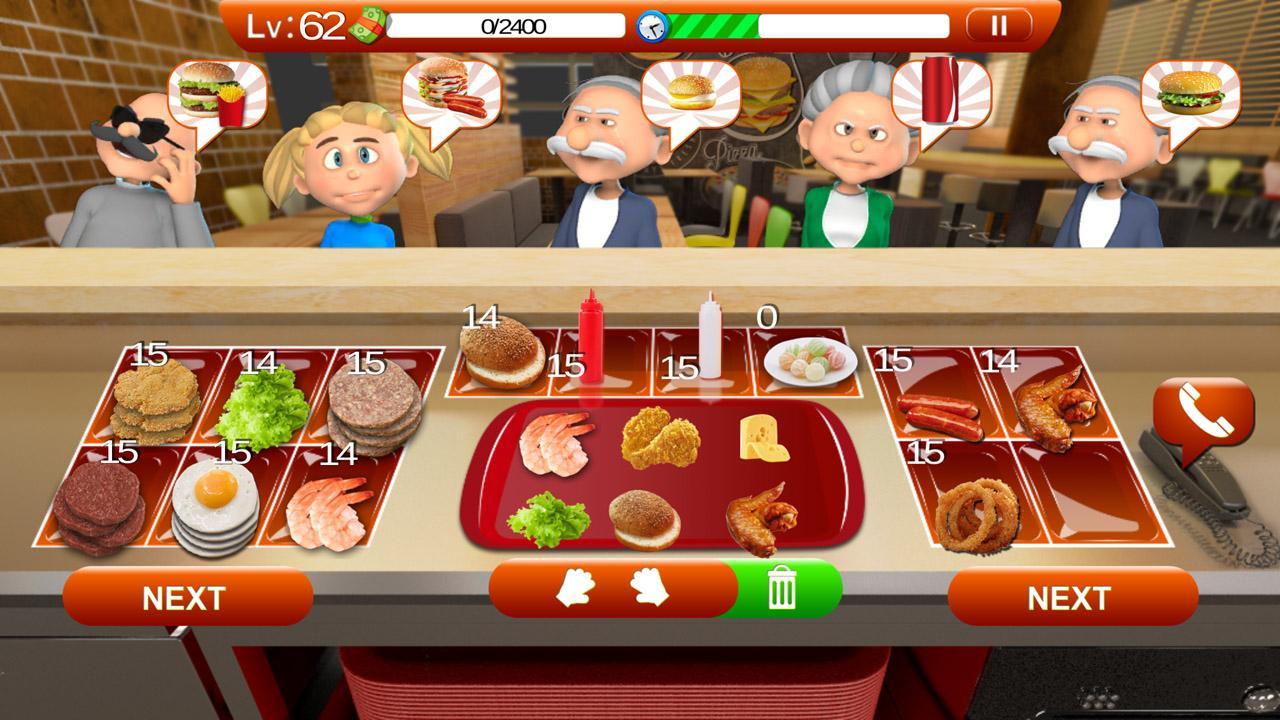The width and height of the screenshot is (1280, 720).
Task: Pick up the mayonnaise bottle
Action: [710, 345]
